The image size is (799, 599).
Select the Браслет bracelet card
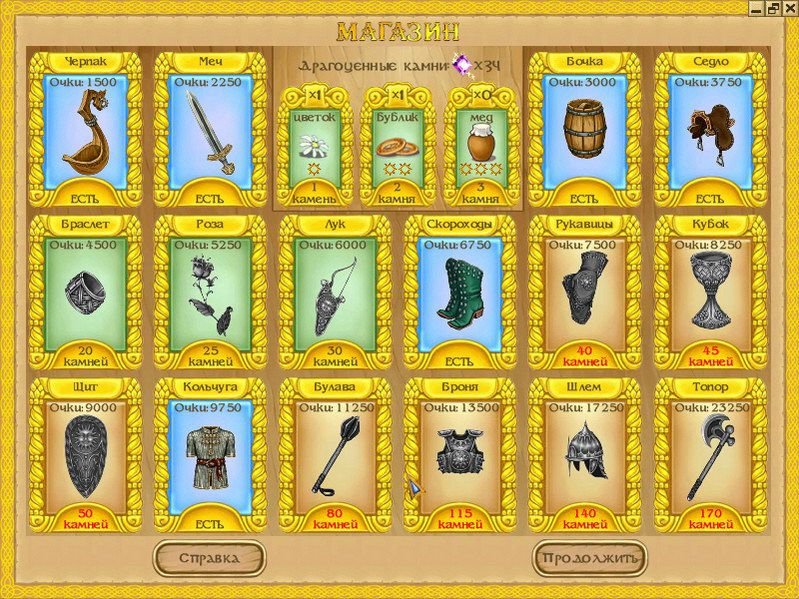click(x=86, y=291)
